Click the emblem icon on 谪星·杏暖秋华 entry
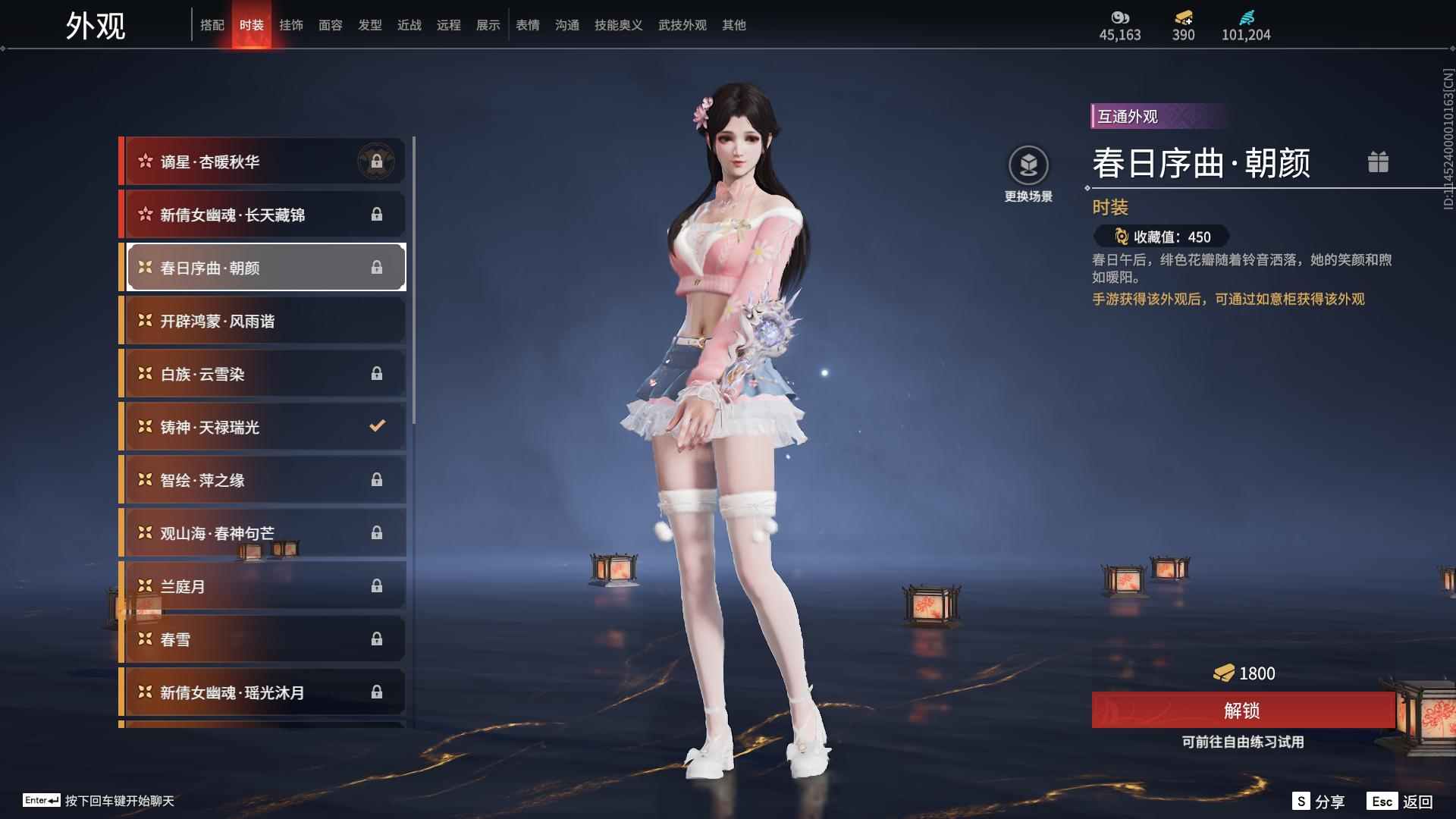This screenshot has width=1456, height=819. click(377, 161)
